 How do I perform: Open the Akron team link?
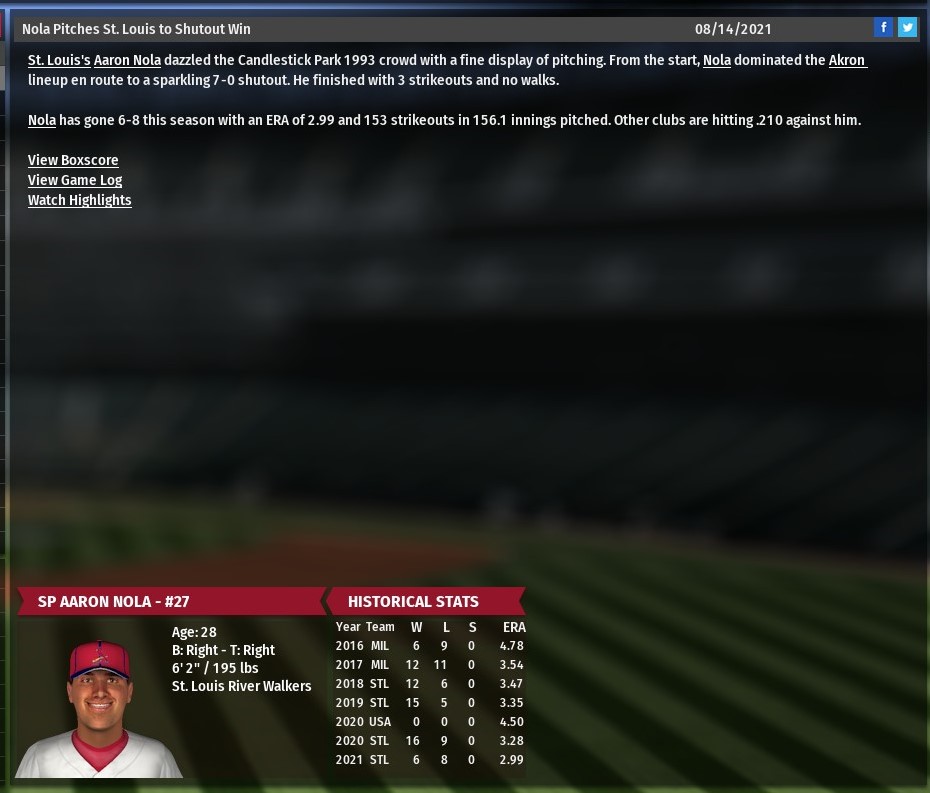[847, 60]
